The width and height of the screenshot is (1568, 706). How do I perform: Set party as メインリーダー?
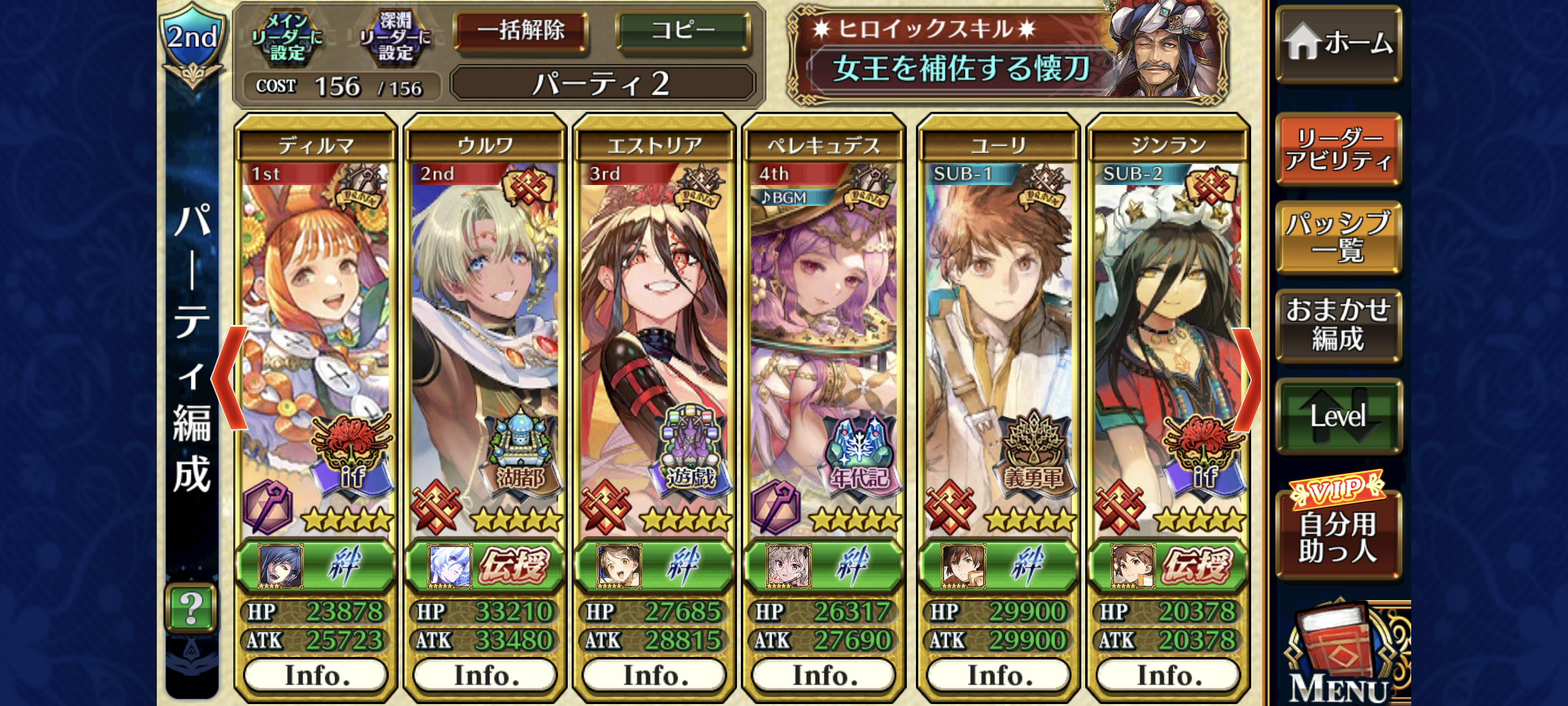(287, 38)
